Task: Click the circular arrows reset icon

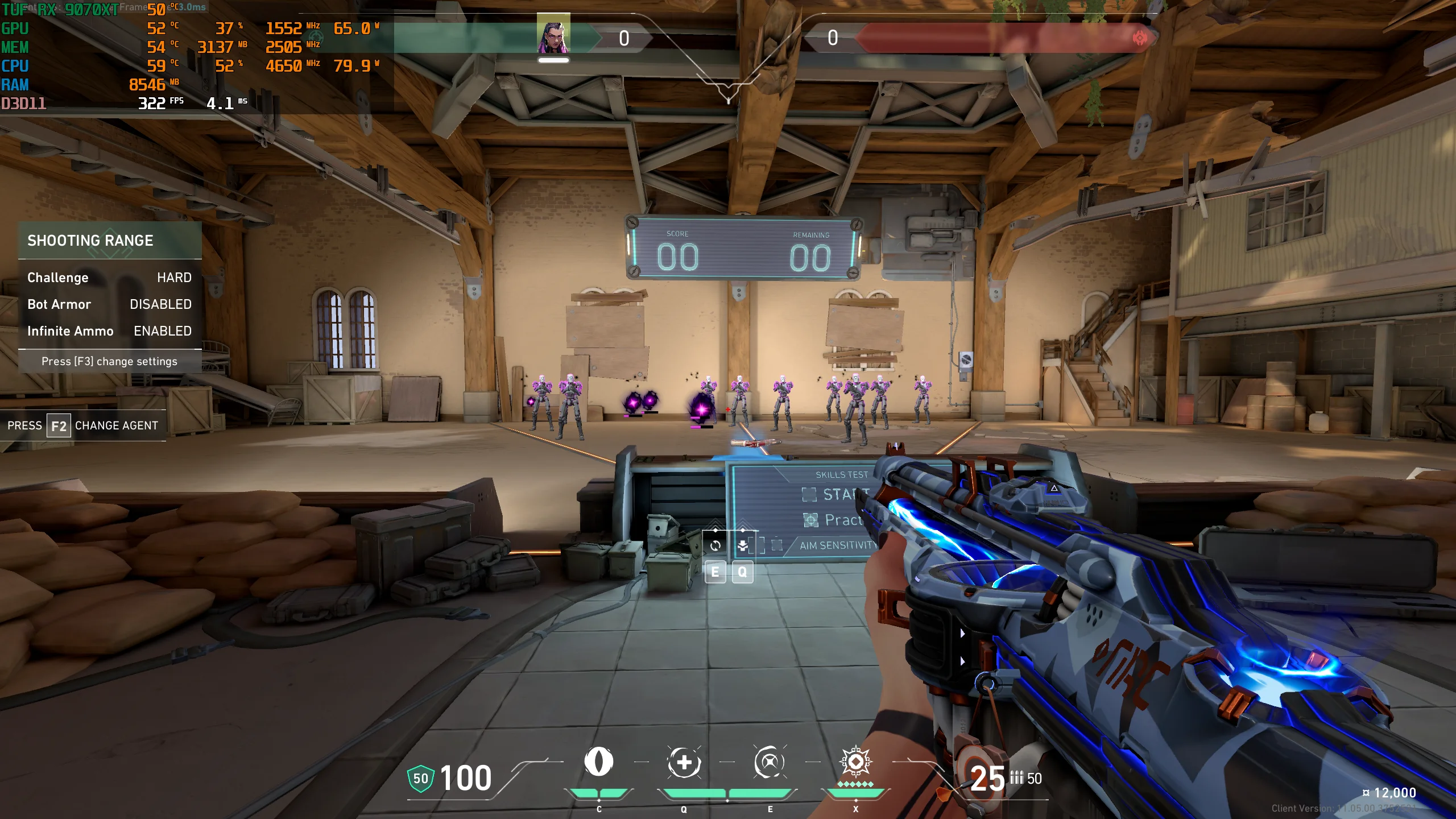Action: pyautogui.click(x=715, y=545)
